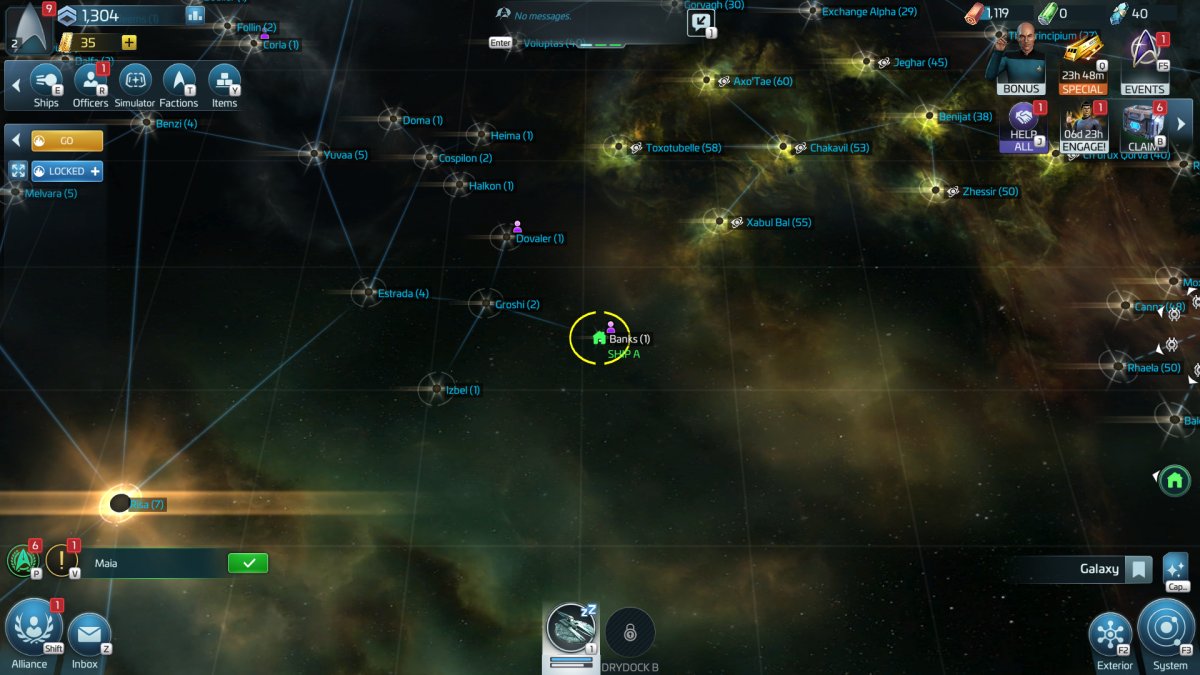Open the Galaxy bookmarks
Image resolution: width=1200 pixels, height=675 pixels.
point(1138,570)
